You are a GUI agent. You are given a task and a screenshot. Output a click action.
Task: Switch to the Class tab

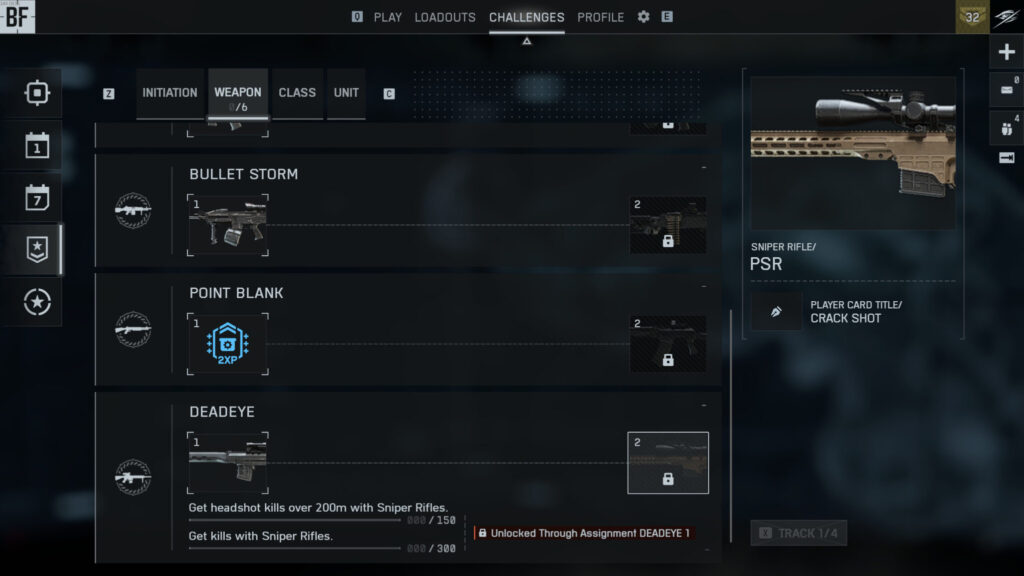click(297, 93)
